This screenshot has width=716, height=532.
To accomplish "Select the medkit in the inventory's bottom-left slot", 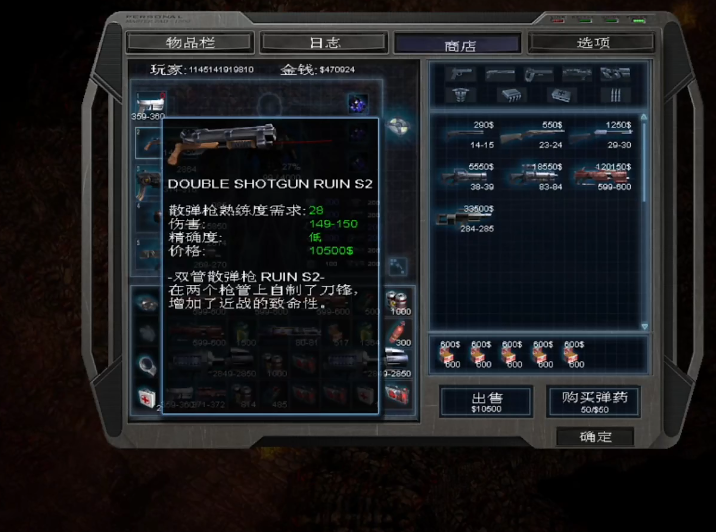I will coord(147,398).
